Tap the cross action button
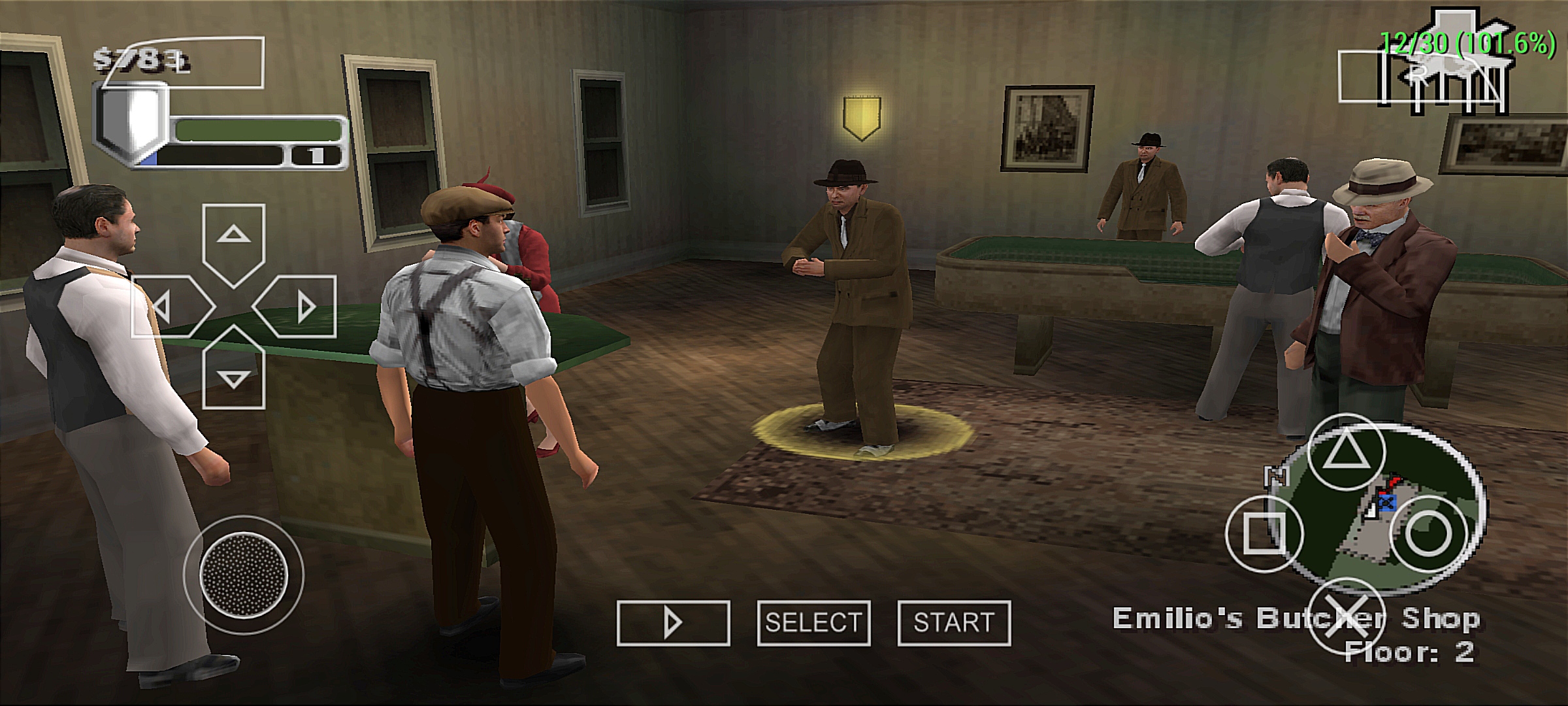The image size is (1568, 706). click(1347, 616)
